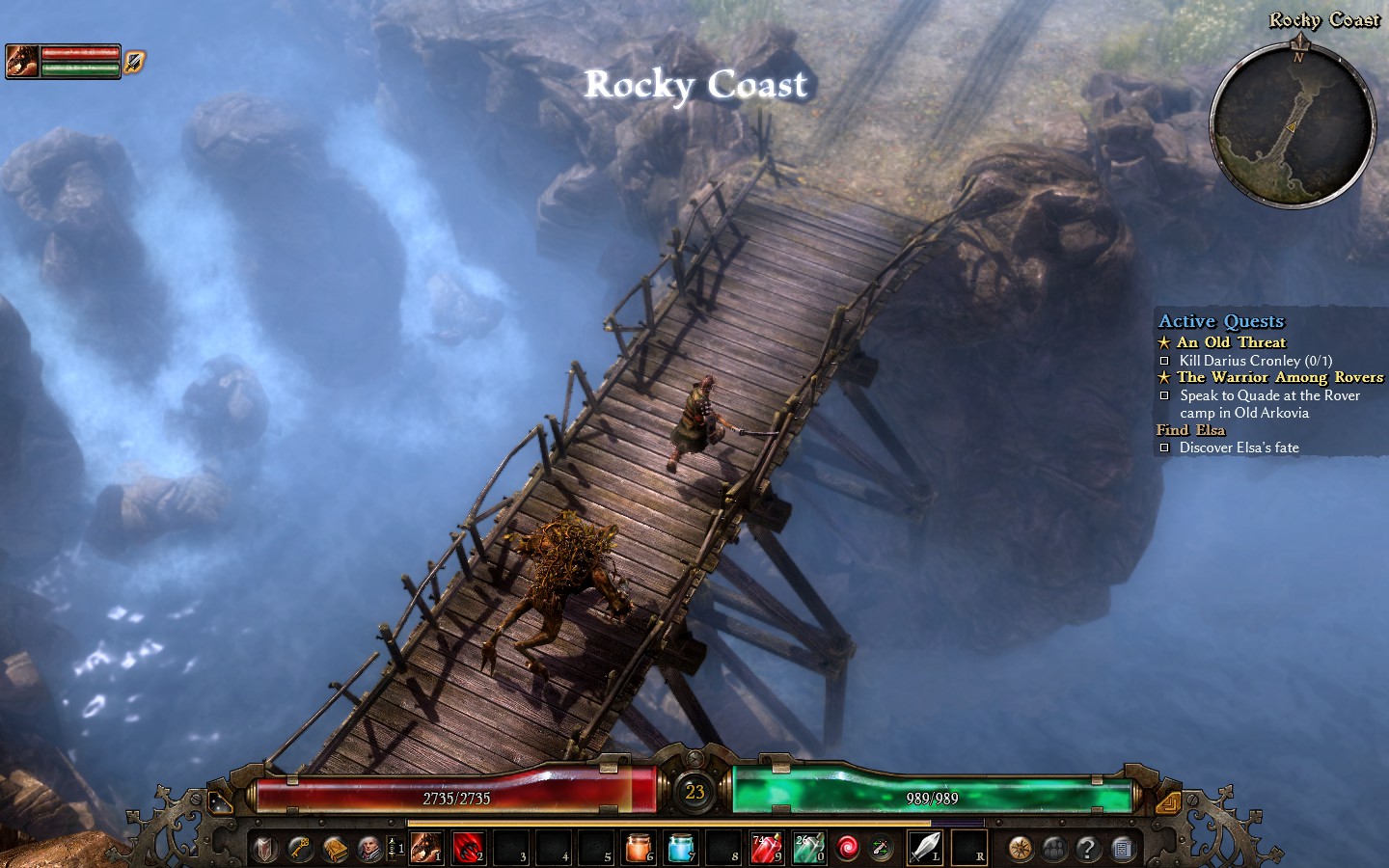
Task: Click the sword with green arrows swap icon
Action: tap(881, 848)
